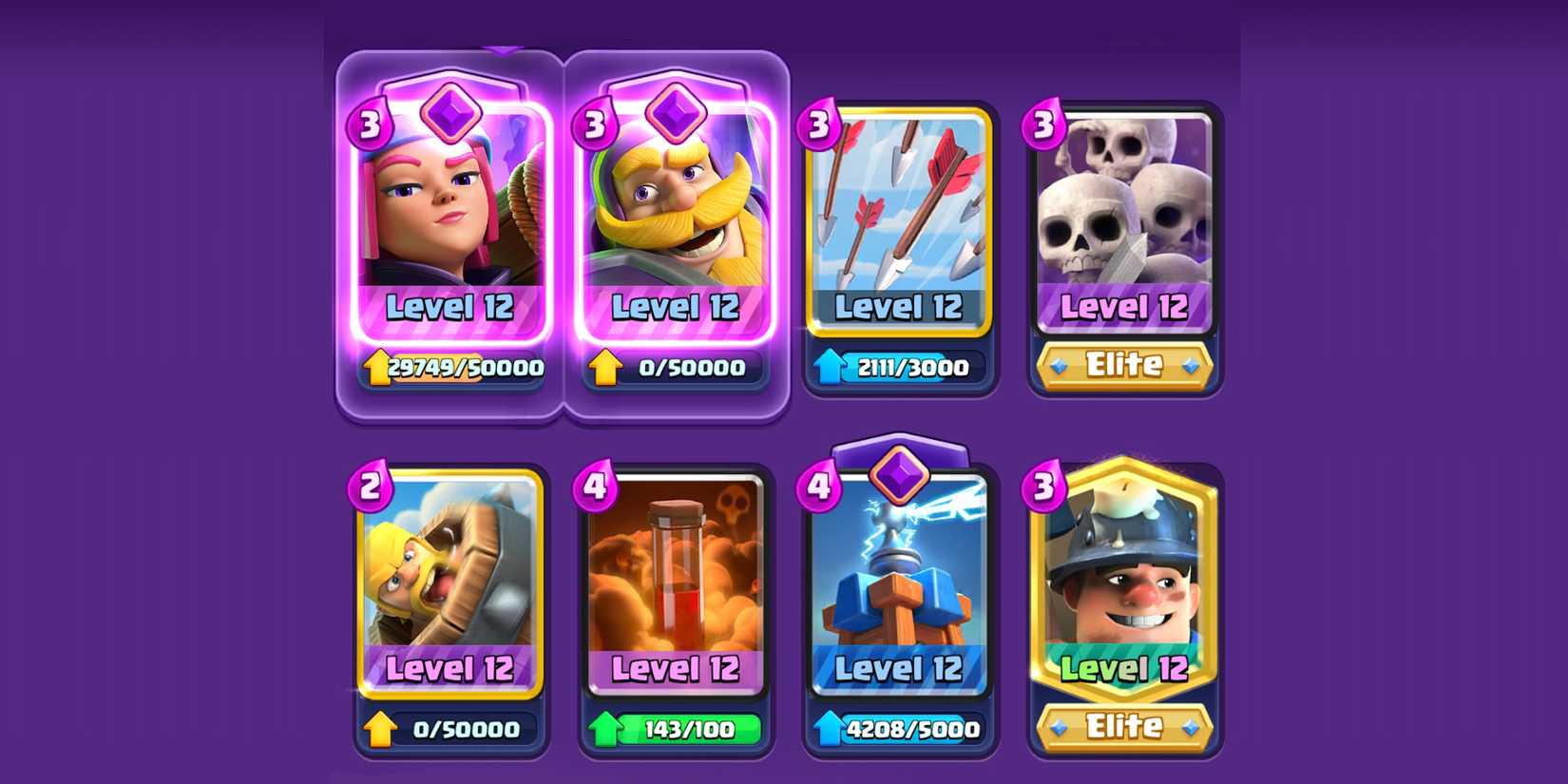
Task: Click the pink elixir badge on the Miner card
Action: click(x=1045, y=488)
